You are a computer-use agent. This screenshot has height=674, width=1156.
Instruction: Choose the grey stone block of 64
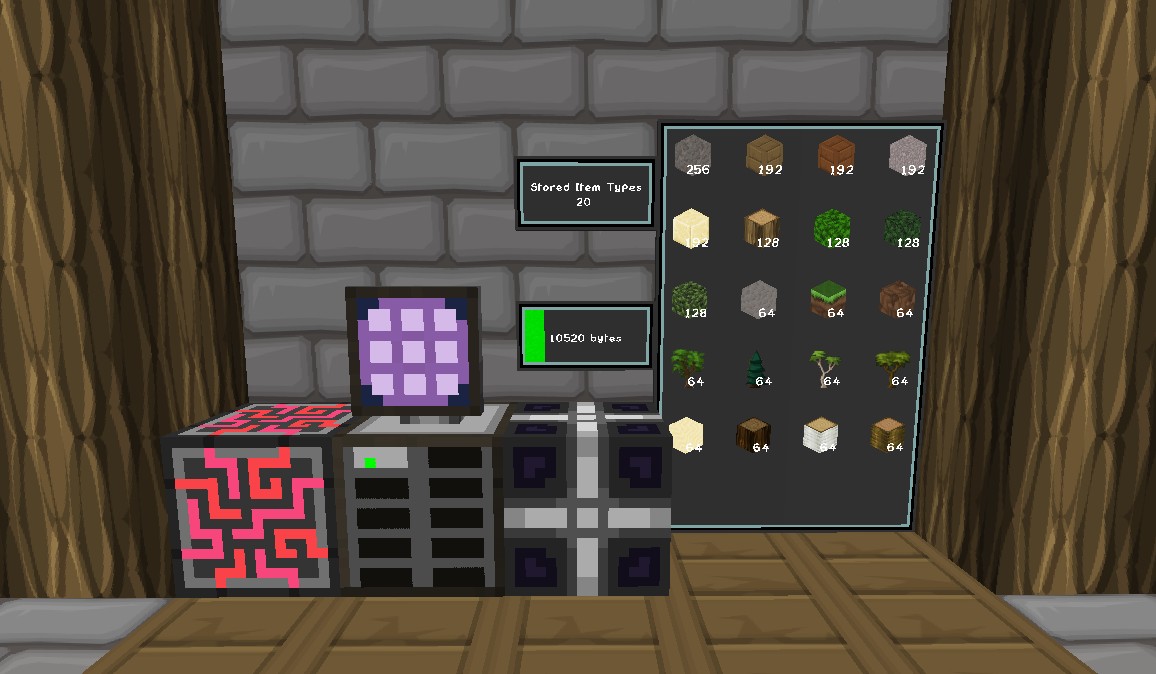pyautogui.click(x=760, y=298)
